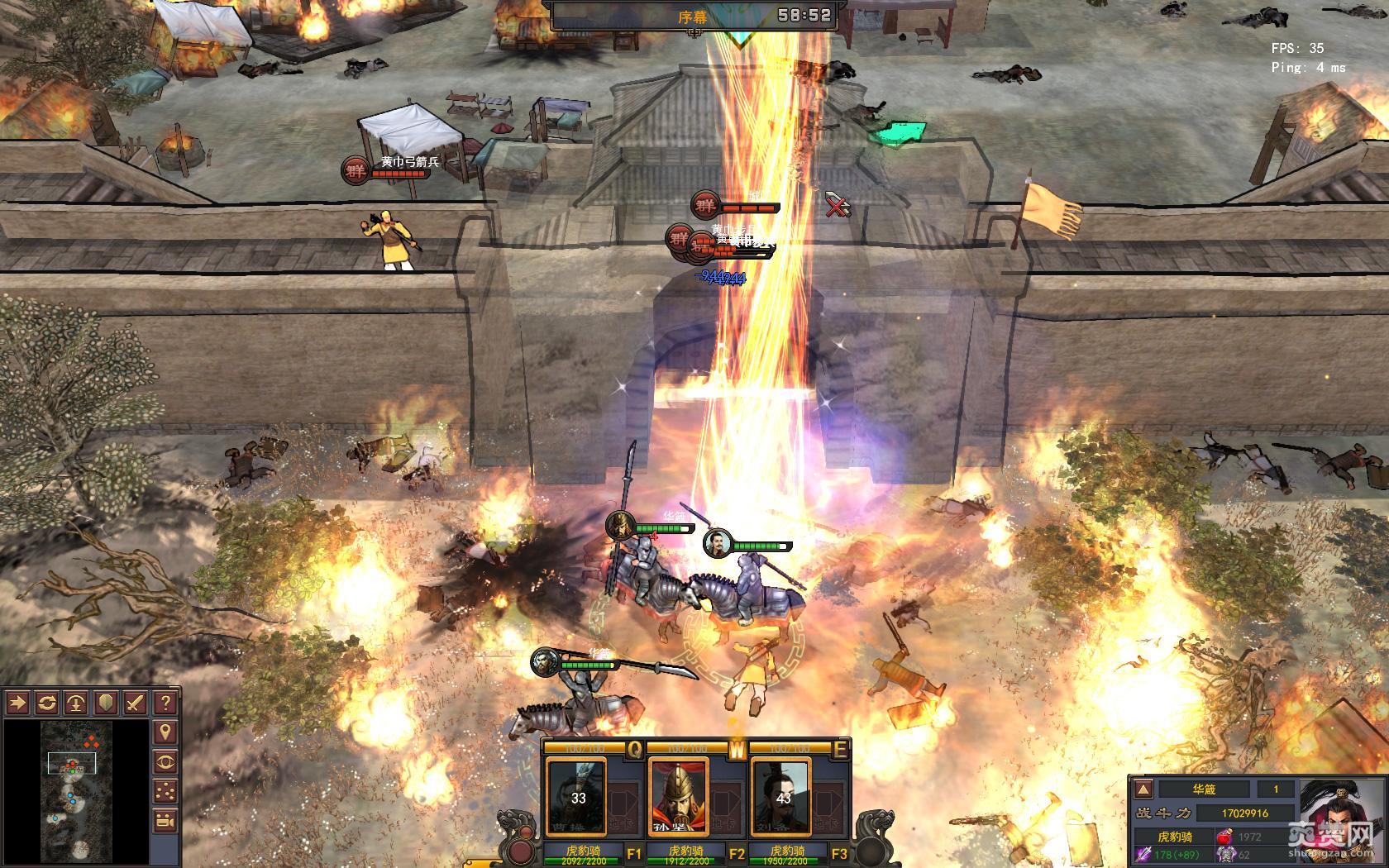Select the downward arrow arc command
Image resolution: width=1389 pixels, height=868 pixels.
click(76, 703)
